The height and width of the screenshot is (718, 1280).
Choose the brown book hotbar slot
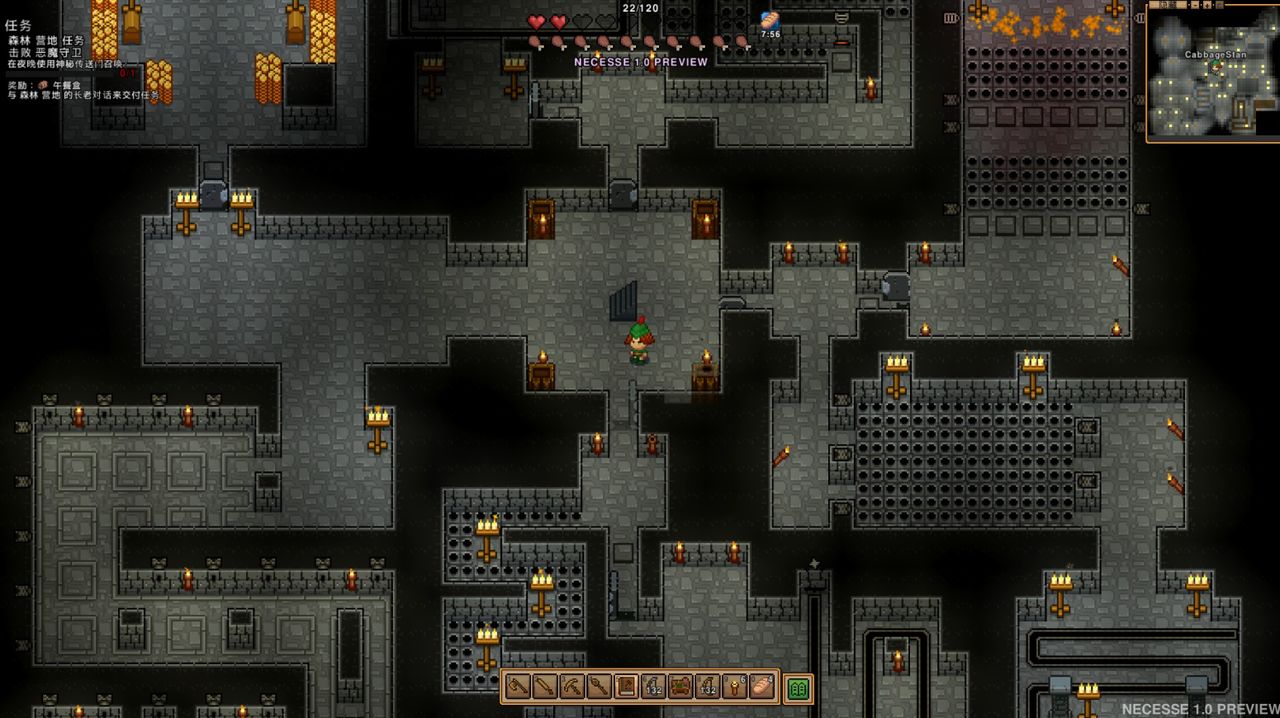626,687
